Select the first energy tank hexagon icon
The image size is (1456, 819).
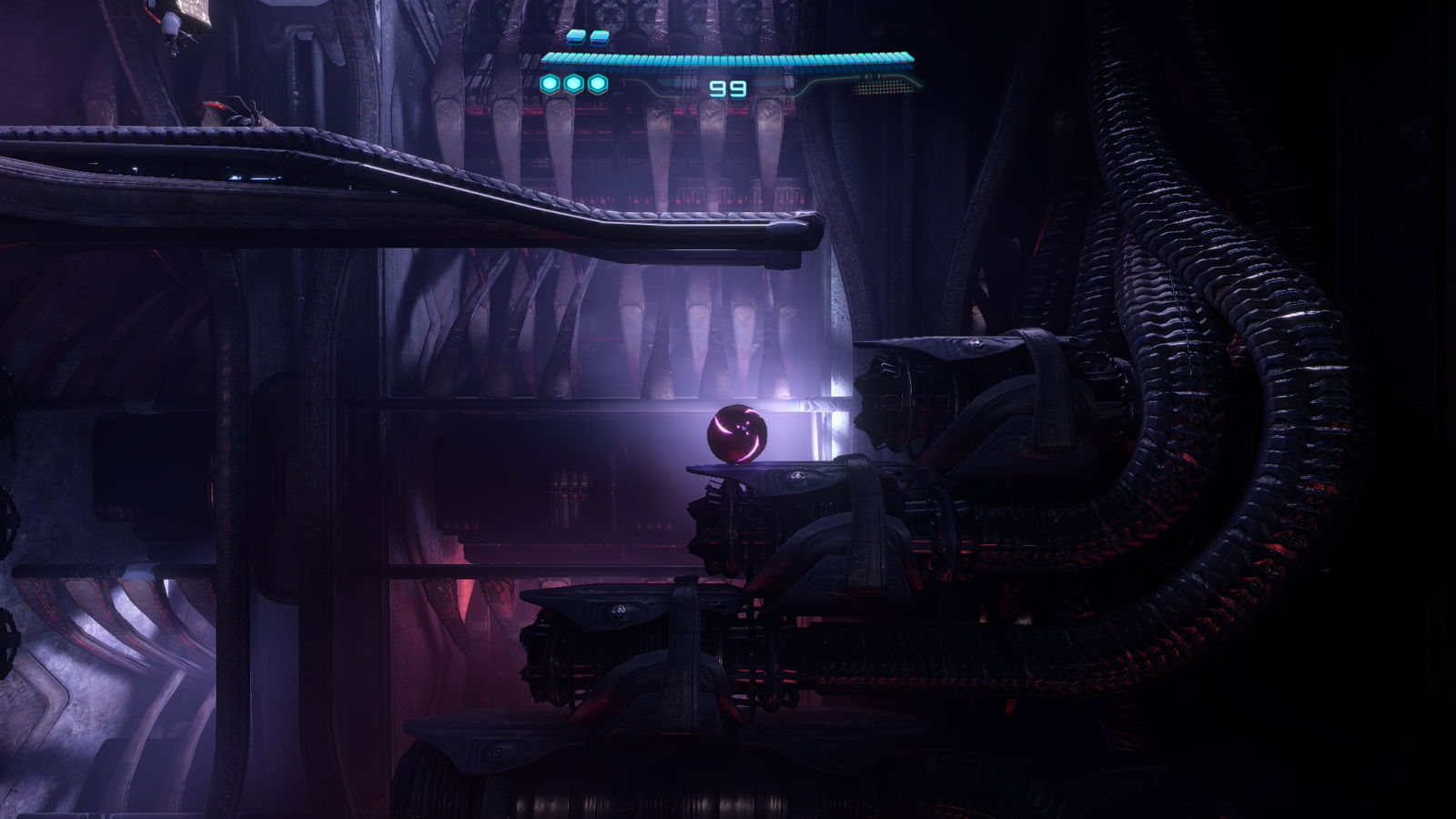coord(549,82)
